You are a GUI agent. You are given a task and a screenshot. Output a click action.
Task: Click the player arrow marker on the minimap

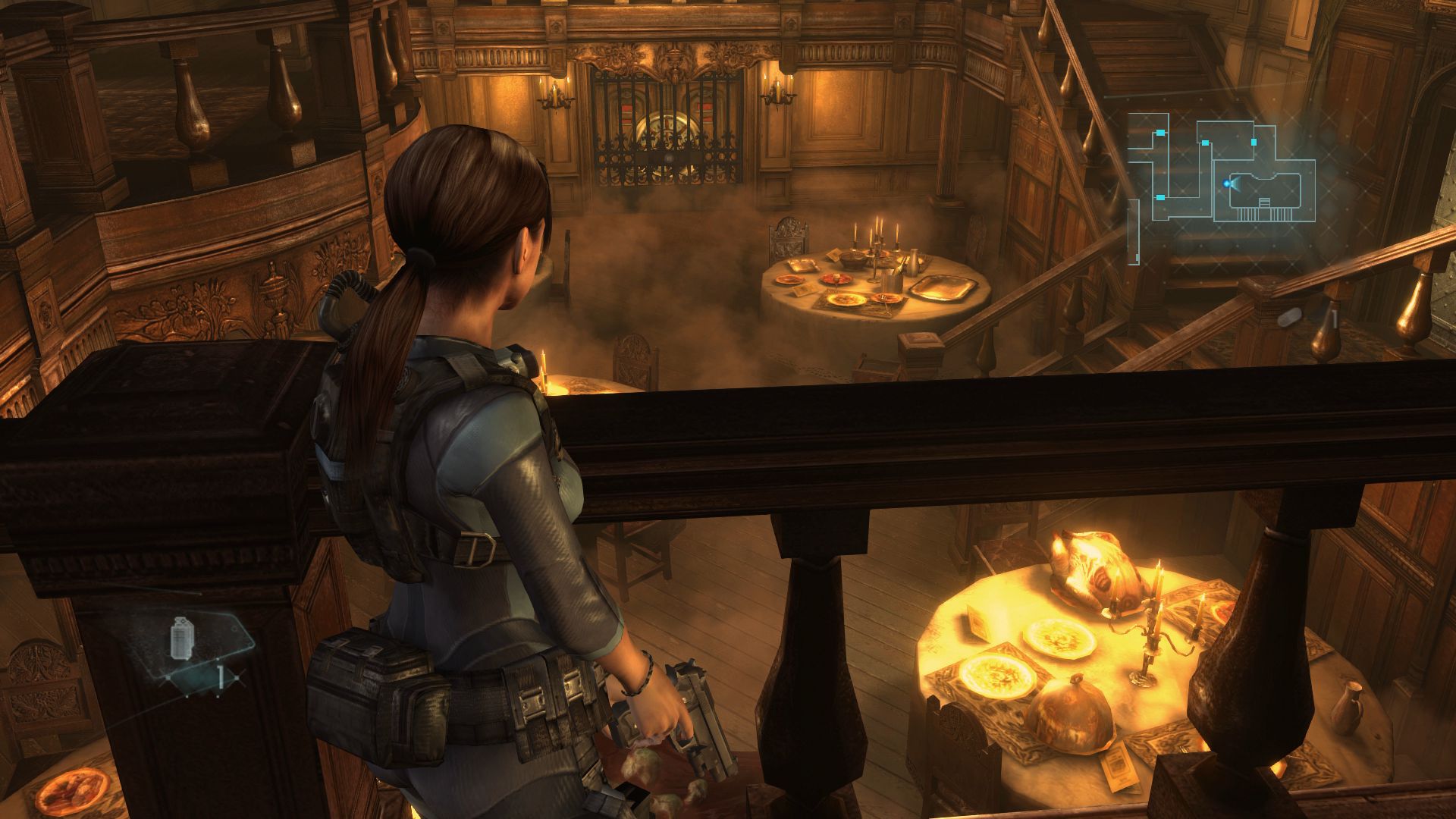pos(1226,184)
